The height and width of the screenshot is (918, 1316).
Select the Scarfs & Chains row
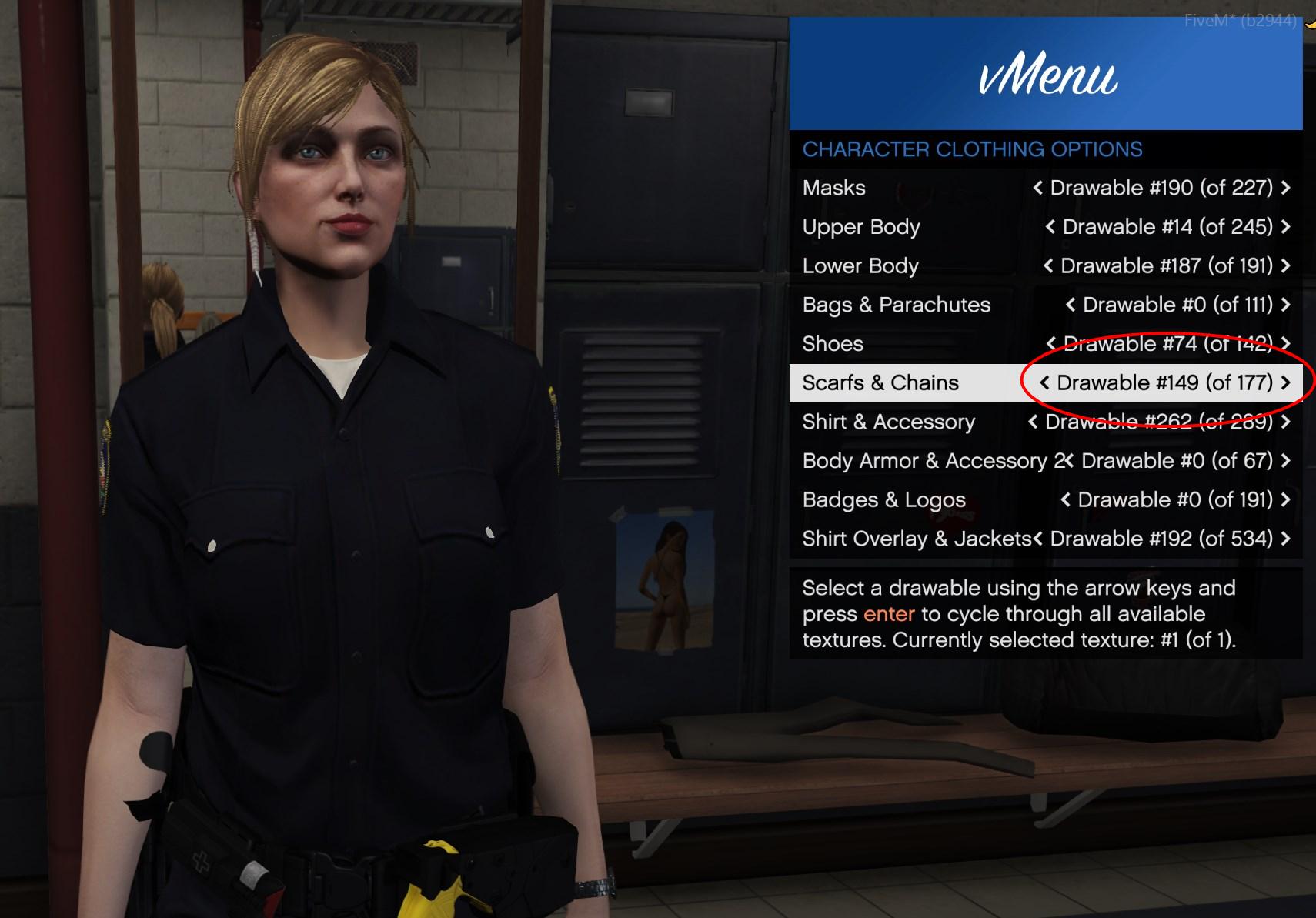click(880, 382)
